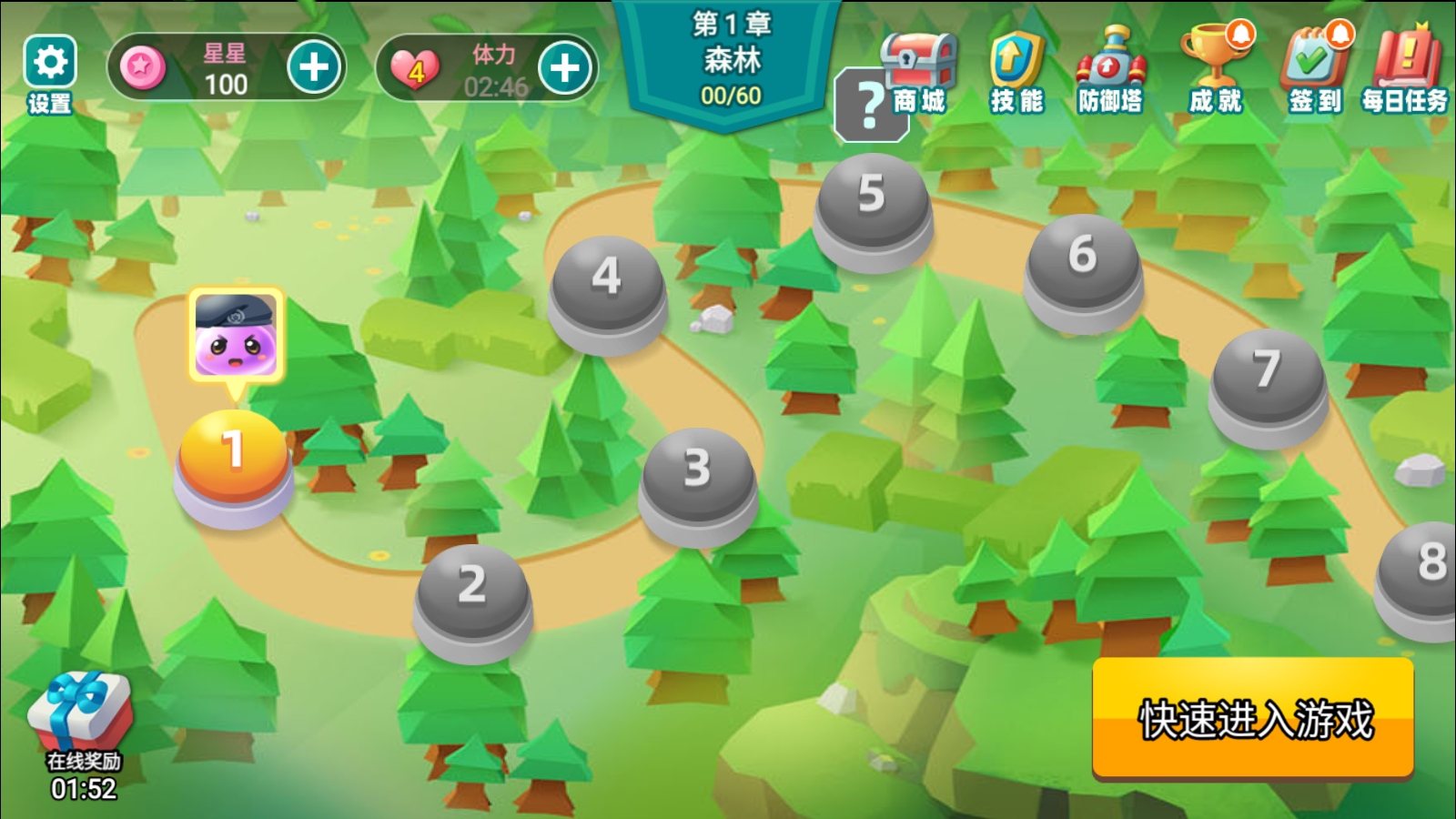The image size is (1456, 819).
Task: Select the gray level 2 node
Action: tap(472, 592)
